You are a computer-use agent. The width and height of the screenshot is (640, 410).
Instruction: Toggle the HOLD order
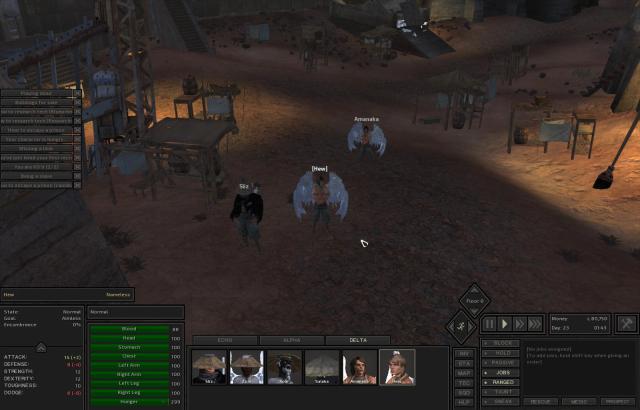click(502, 353)
